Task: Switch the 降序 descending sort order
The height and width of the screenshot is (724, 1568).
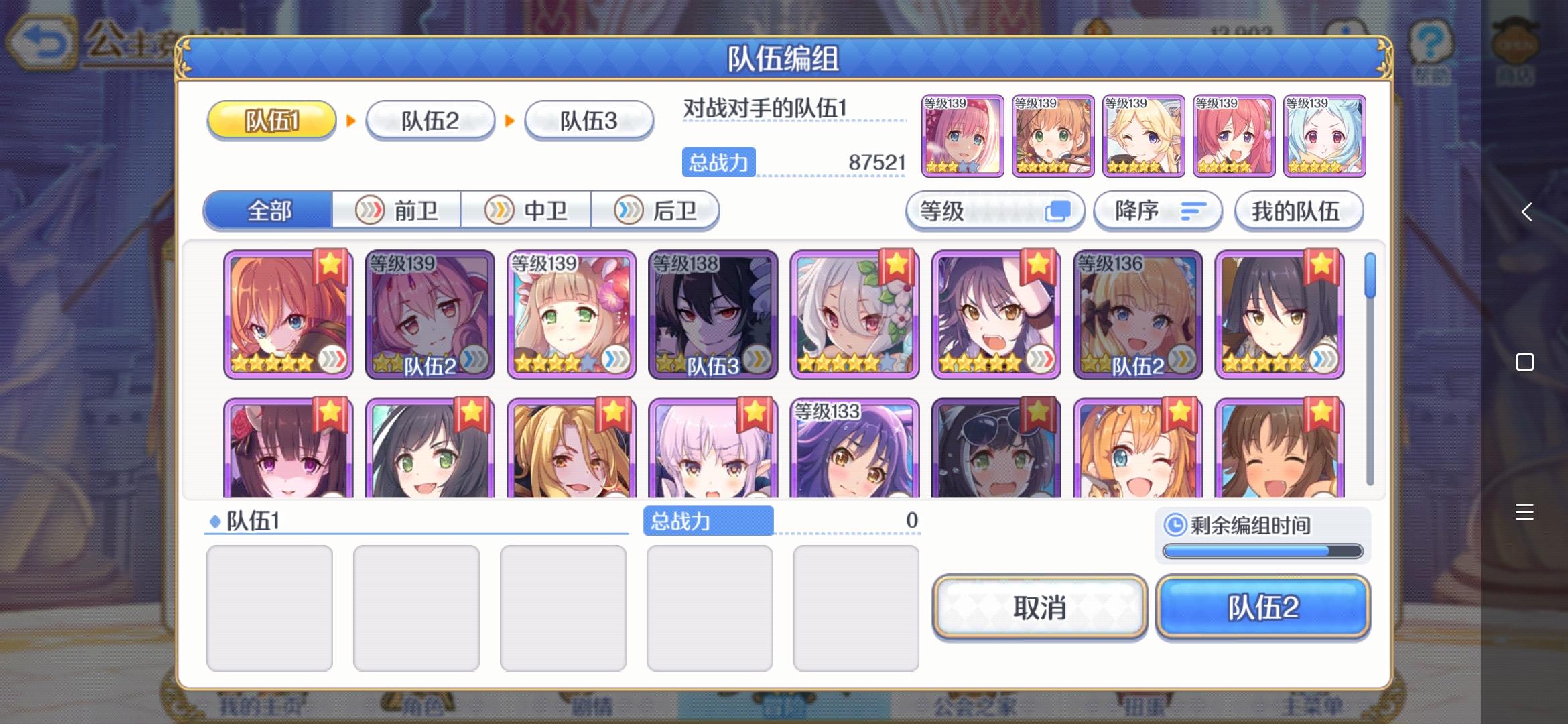Action: [1158, 210]
